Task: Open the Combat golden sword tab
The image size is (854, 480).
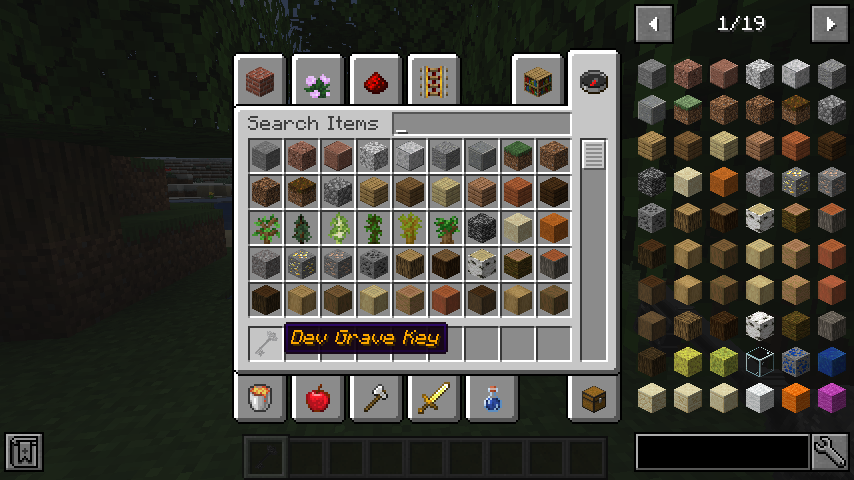Action: click(x=433, y=399)
